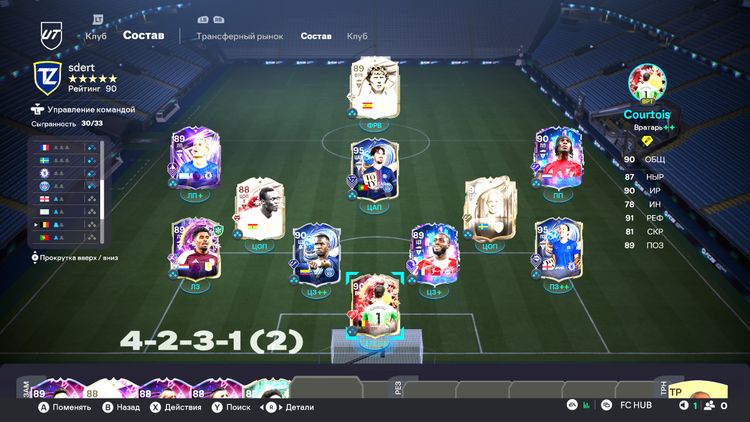This screenshot has width=750, height=422.
Task: Open the Ultimate Team UT logo
Action: point(52,35)
